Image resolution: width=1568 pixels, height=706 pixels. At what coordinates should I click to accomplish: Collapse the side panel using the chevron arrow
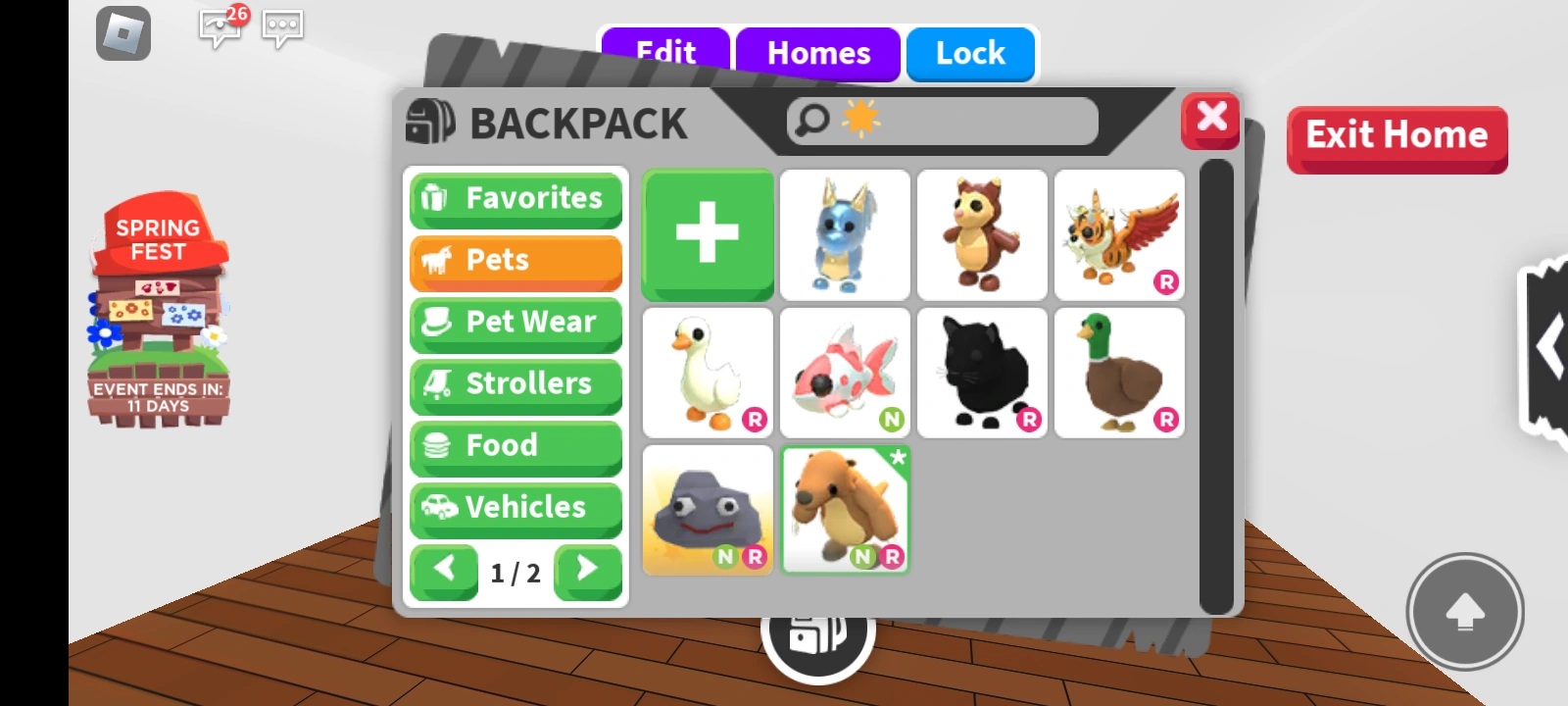click(1550, 343)
